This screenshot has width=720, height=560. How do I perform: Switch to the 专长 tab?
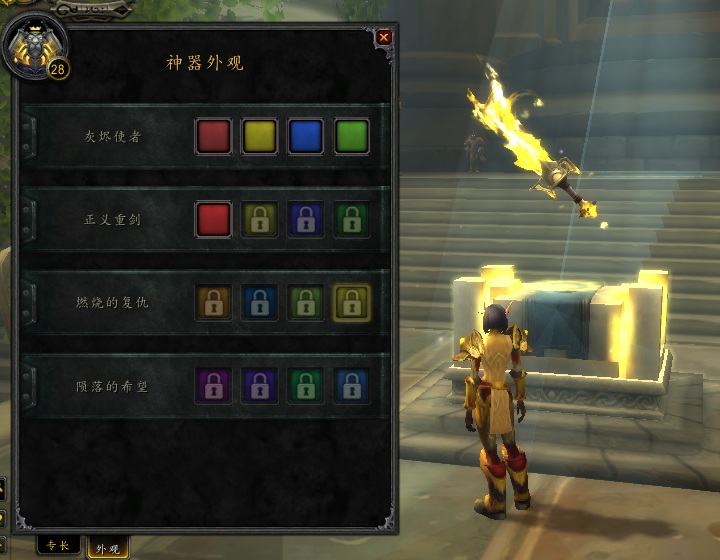point(59,546)
